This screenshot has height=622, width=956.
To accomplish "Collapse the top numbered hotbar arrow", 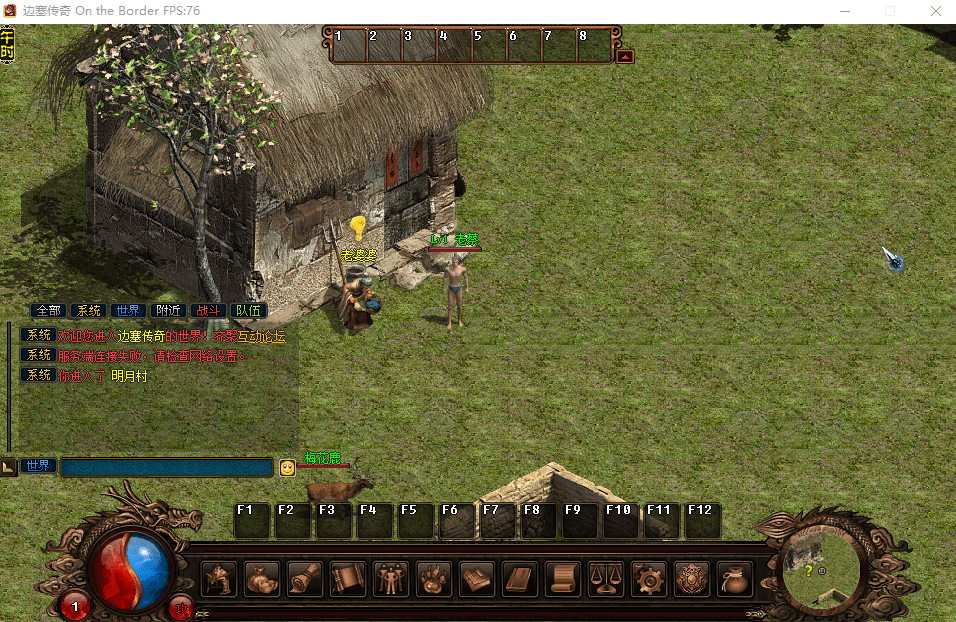I will 625,57.
